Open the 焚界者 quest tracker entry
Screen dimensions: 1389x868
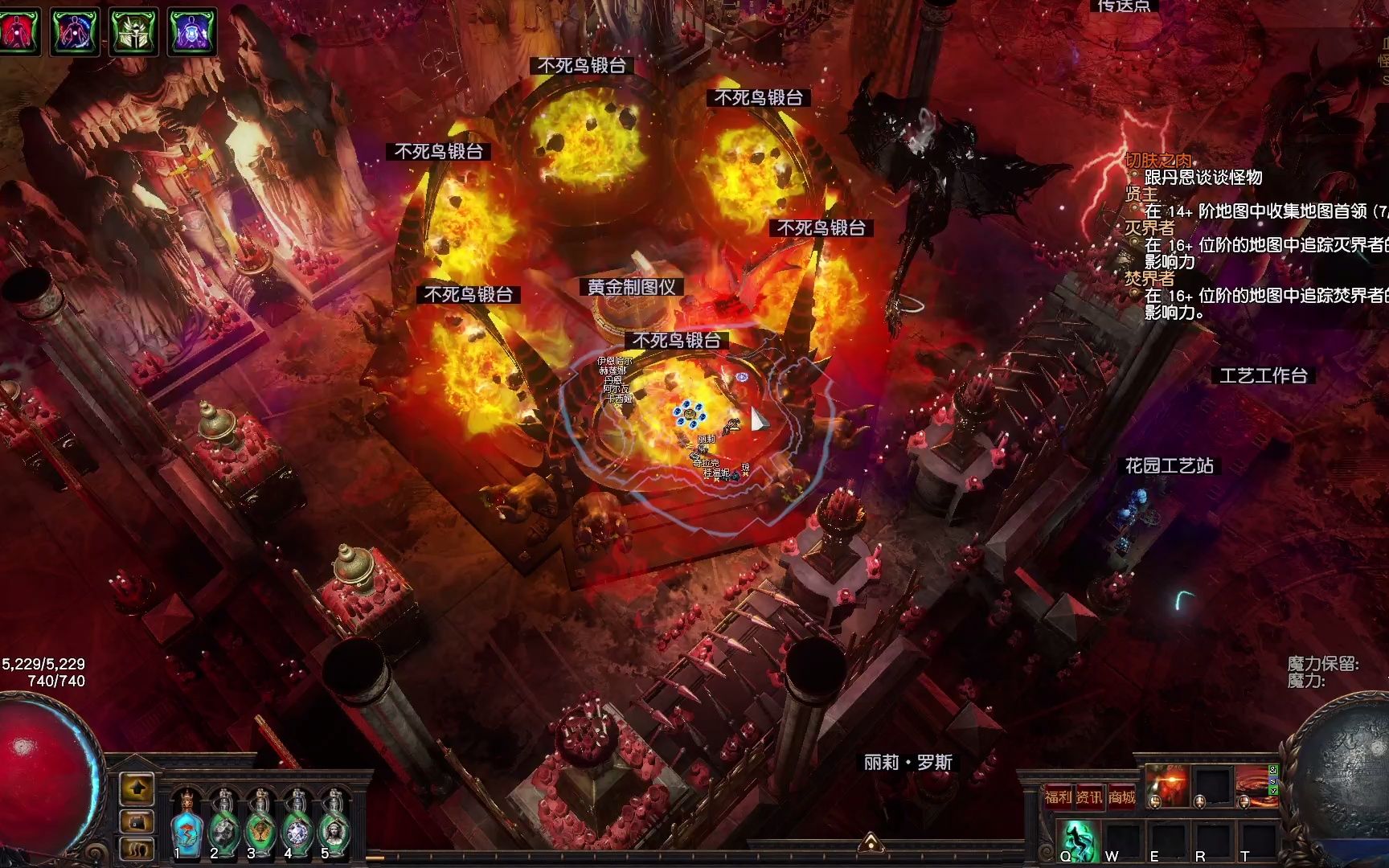coord(1149,279)
